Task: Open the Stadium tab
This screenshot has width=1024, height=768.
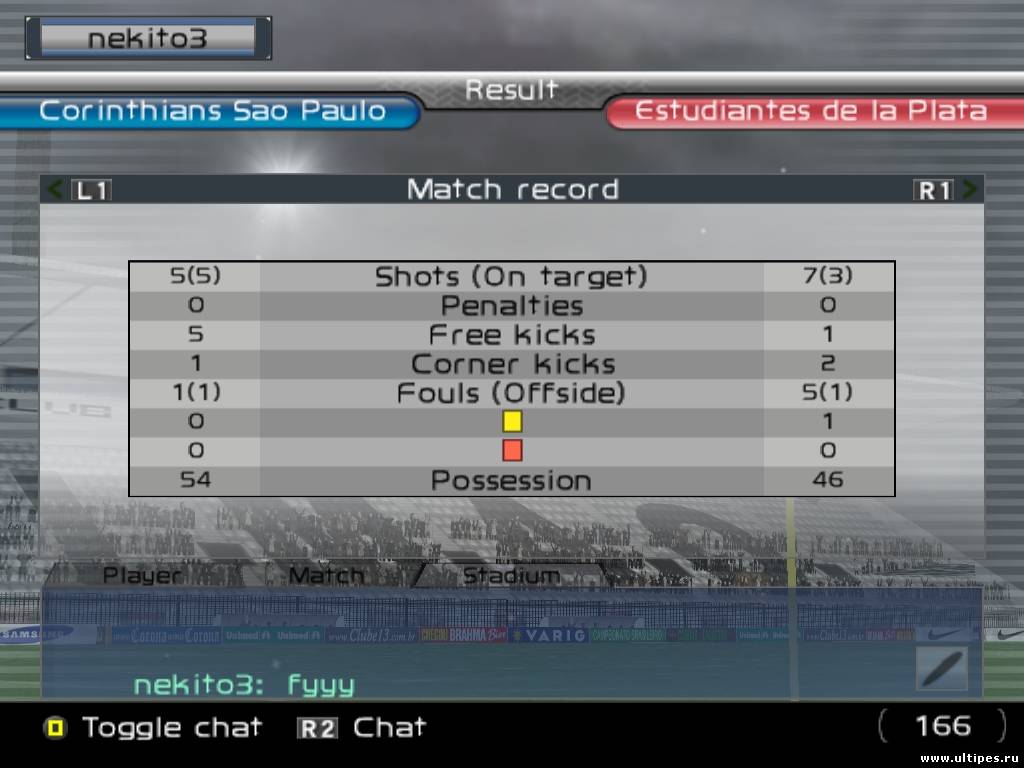Action: 510,575
